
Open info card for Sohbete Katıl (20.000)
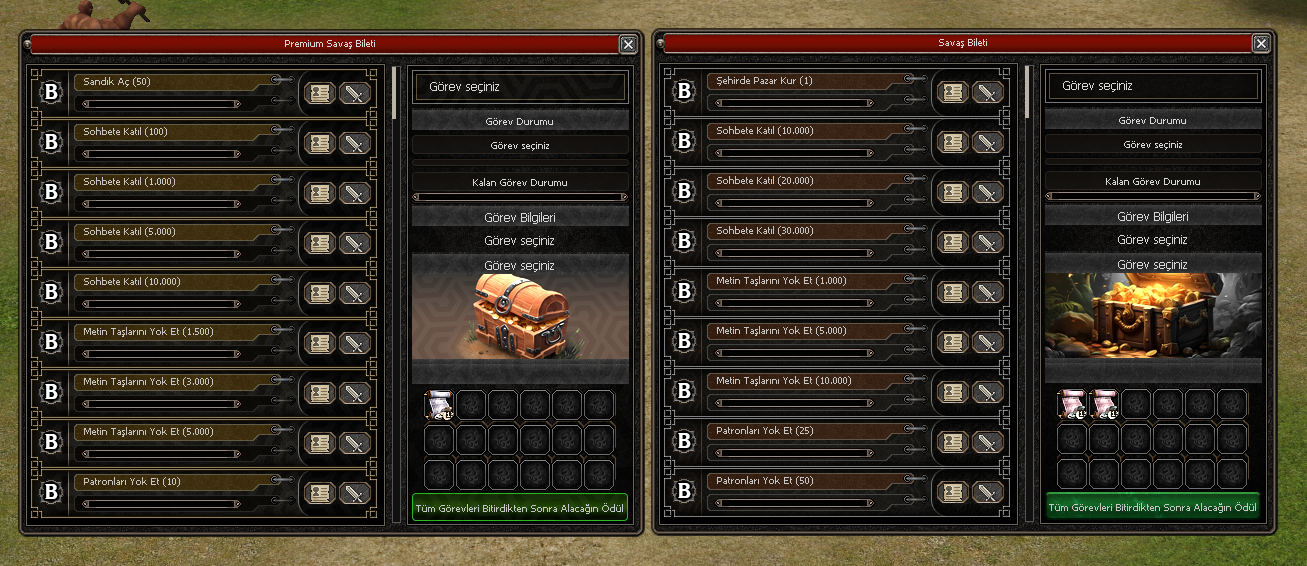[x=952, y=192]
